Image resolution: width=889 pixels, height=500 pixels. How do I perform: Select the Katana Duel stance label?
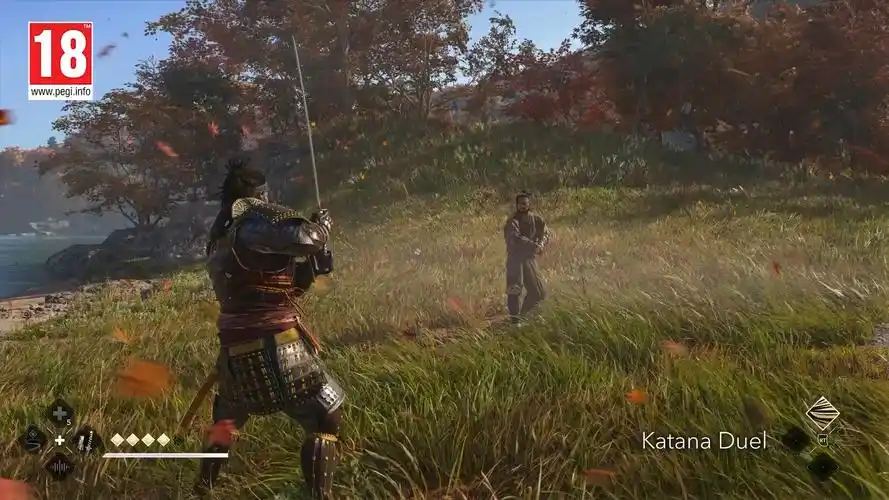[704, 440]
